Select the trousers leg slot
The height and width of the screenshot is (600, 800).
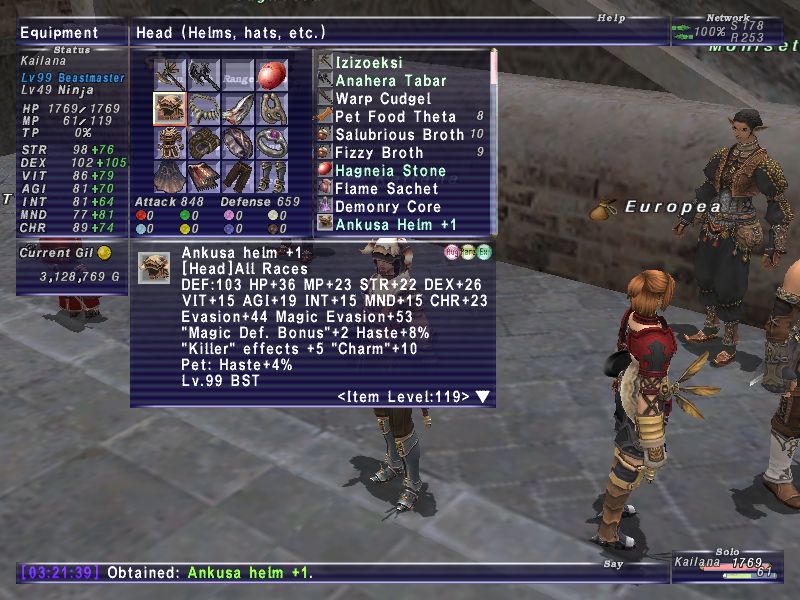(x=238, y=176)
